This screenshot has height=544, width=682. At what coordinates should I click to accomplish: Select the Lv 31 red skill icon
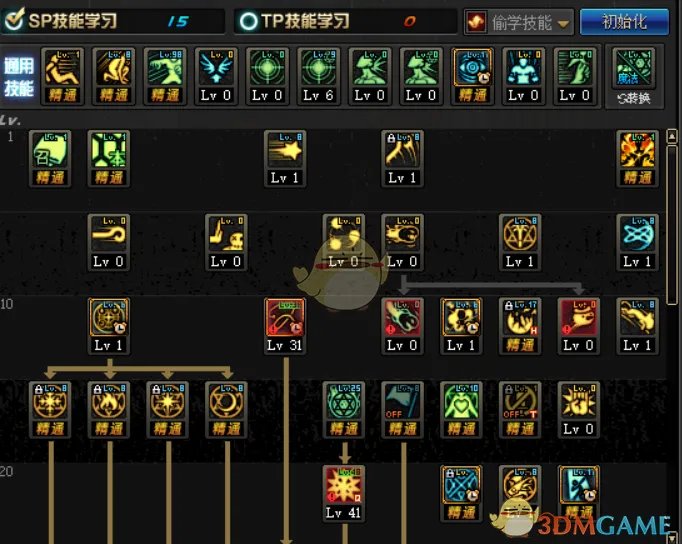pyautogui.click(x=284, y=320)
